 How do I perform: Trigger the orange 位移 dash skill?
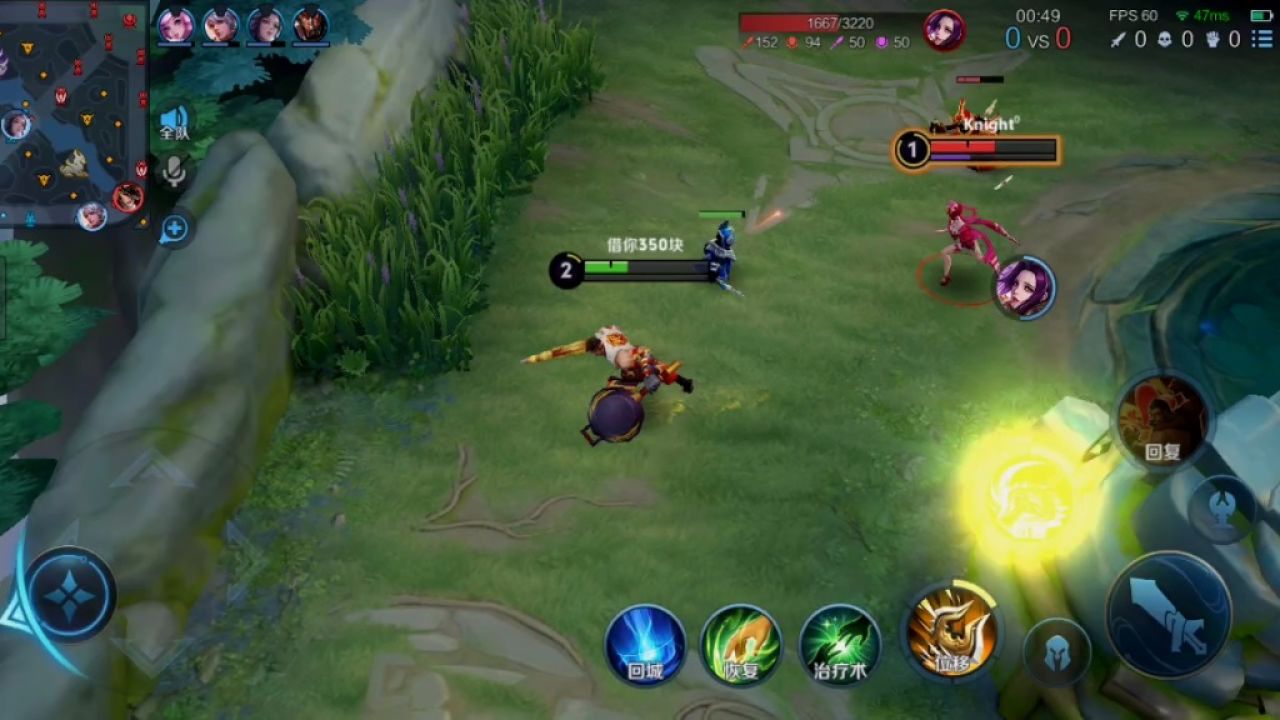coord(951,630)
